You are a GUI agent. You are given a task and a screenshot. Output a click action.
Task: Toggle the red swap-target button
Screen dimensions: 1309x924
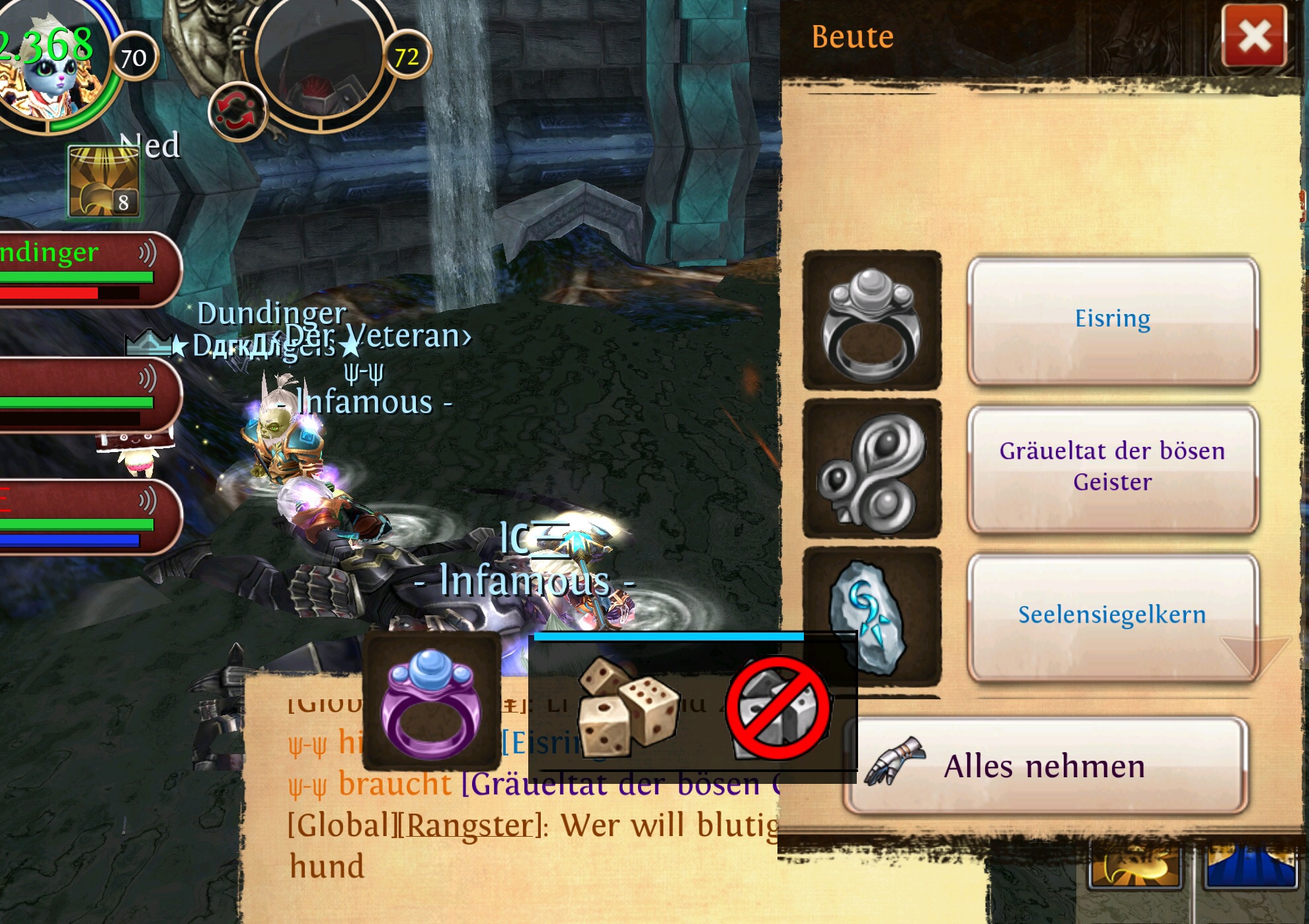237,112
